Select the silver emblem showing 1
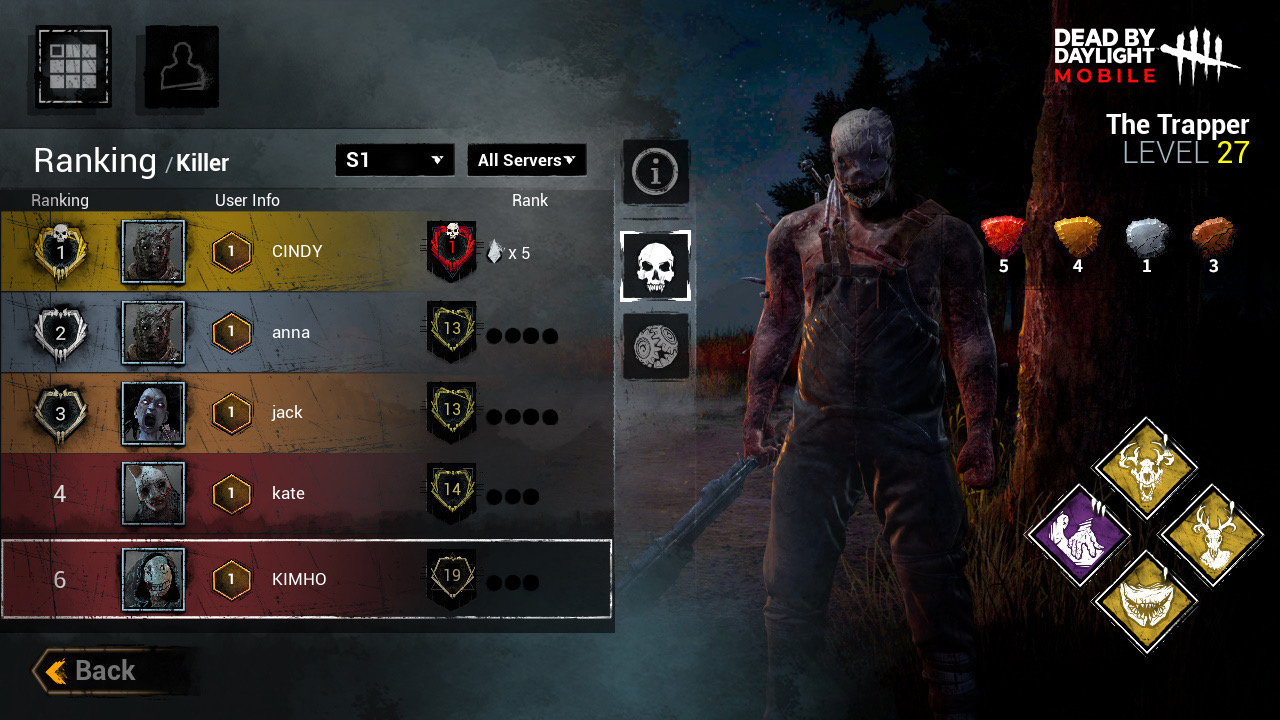The image size is (1280, 720). click(x=1146, y=234)
